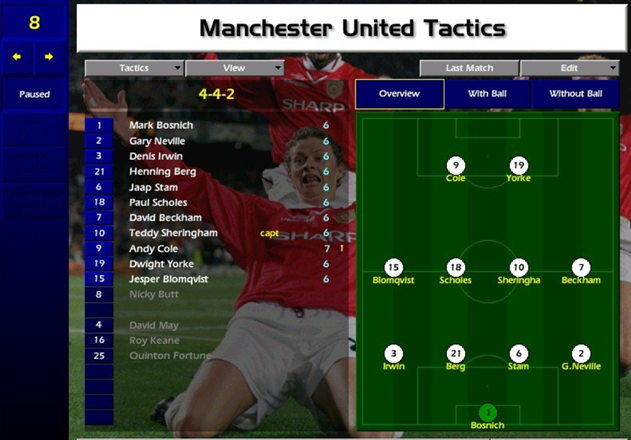This screenshot has height=440, width=631.
Task: Click the Last Match button
Action: coord(468,68)
